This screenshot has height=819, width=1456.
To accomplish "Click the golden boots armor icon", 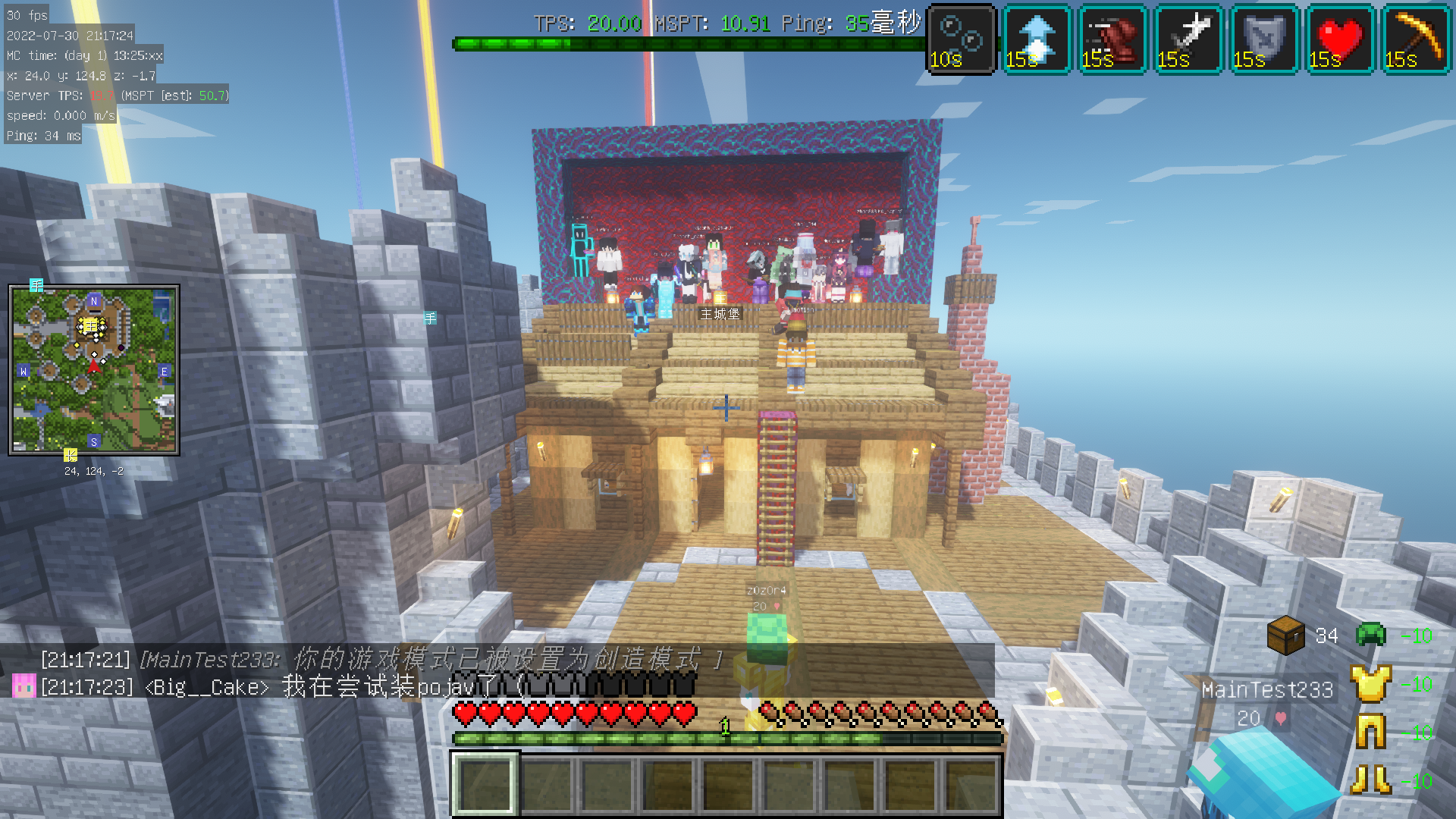I will tap(1370, 780).
